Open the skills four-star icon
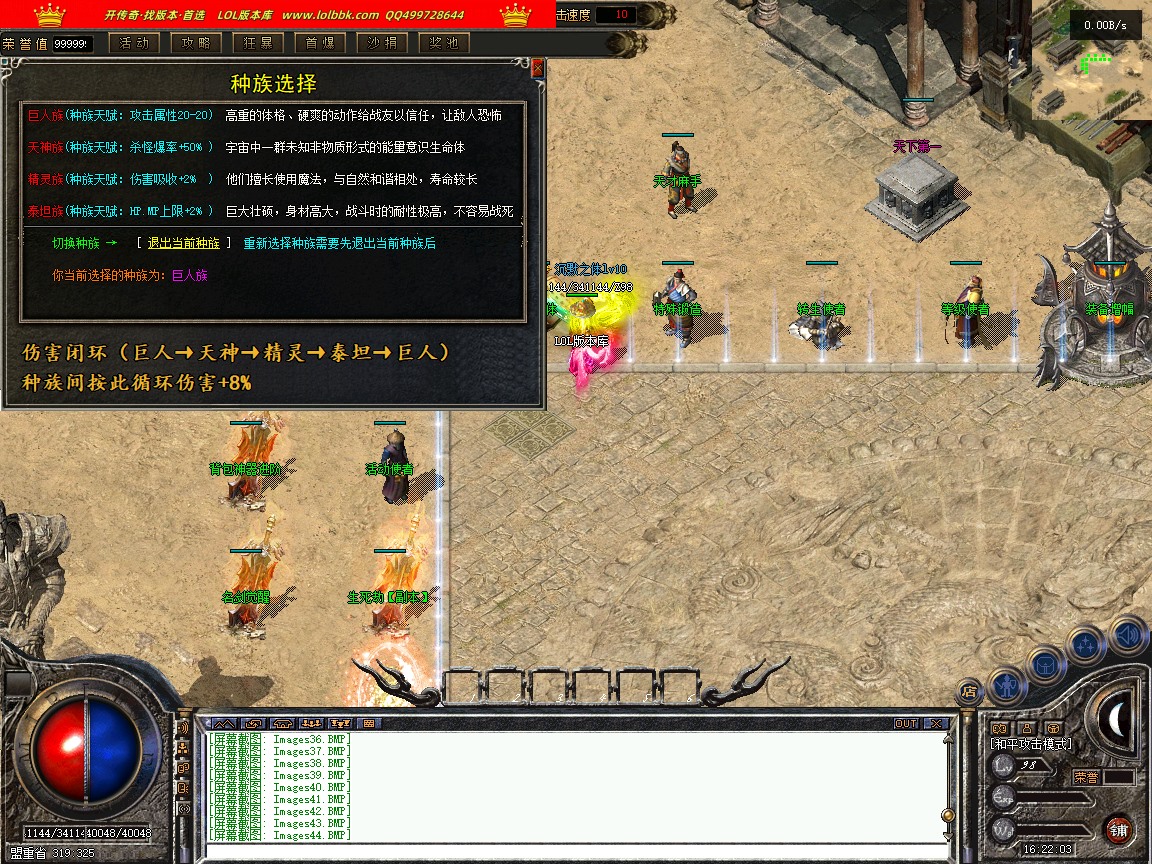Screen dimensions: 1152x864 click(x=1086, y=645)
